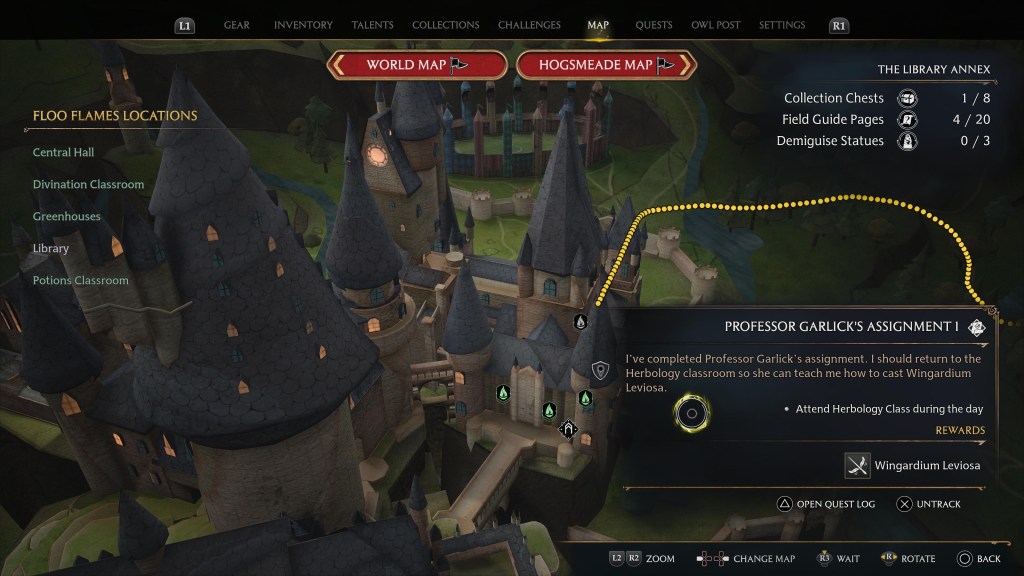Open the Quests tab
The height and width of the screenshot is (576, 1024).
point(654,25)
